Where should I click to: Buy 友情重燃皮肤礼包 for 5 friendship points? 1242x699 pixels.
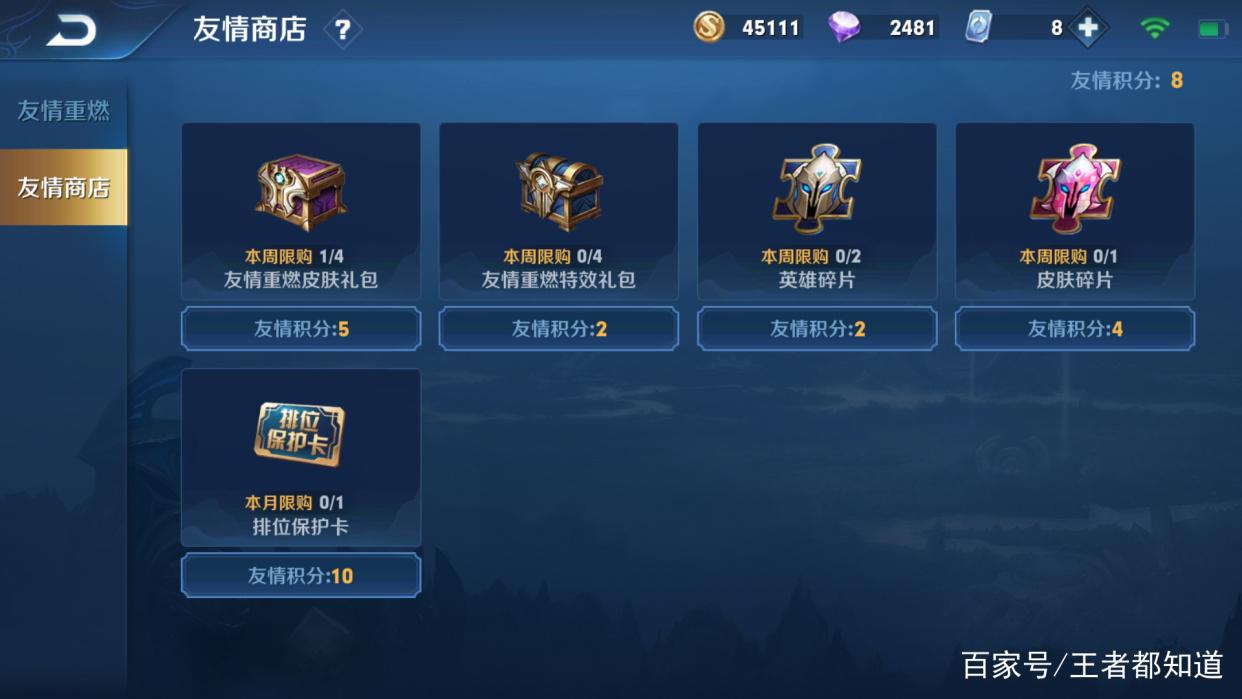pos(301,329)
